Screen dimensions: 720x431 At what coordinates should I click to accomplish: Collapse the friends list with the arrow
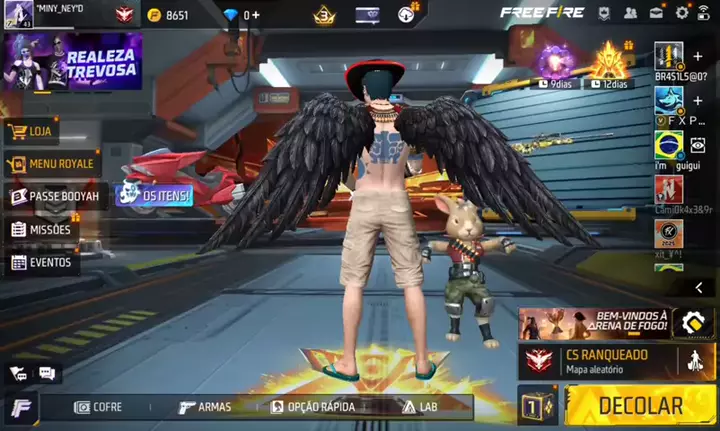pos(699,287)
